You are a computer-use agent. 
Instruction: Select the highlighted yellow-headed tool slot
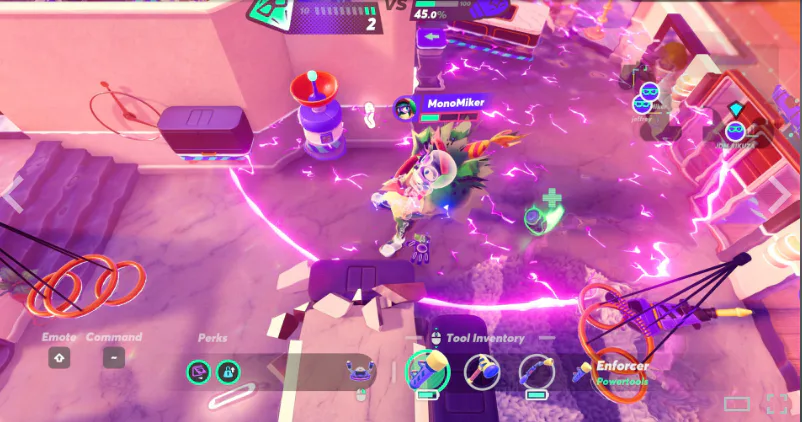coord(427,372)
